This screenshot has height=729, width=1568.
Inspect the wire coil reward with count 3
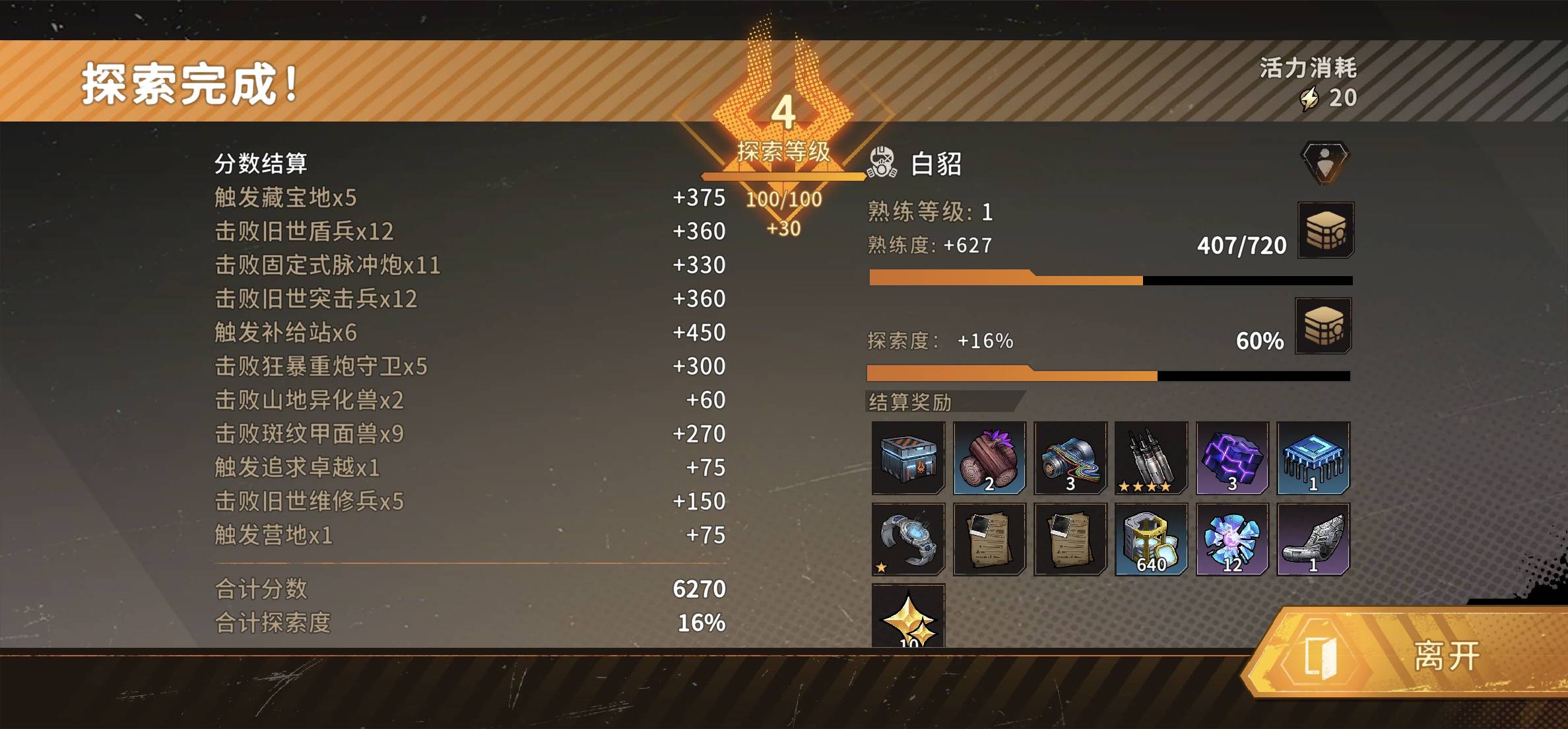click(1070, 458)
